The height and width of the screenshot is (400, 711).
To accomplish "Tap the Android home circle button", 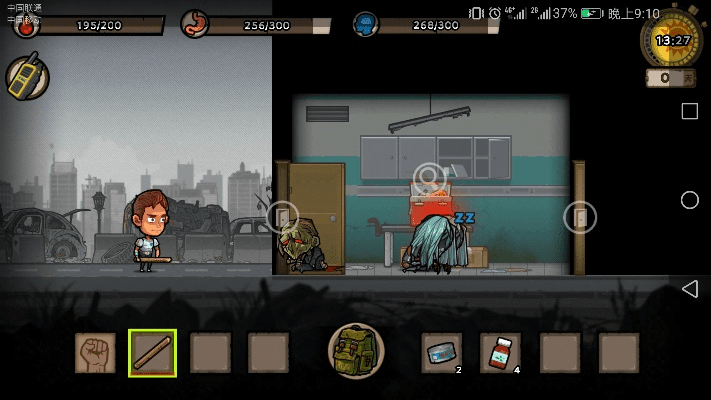I will click(x=689, y=200).
